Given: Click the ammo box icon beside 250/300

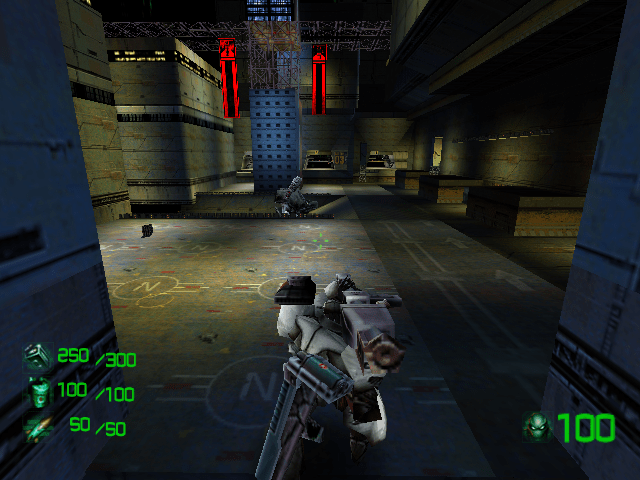Looking at the screenshot, I should tap(37, 358).
